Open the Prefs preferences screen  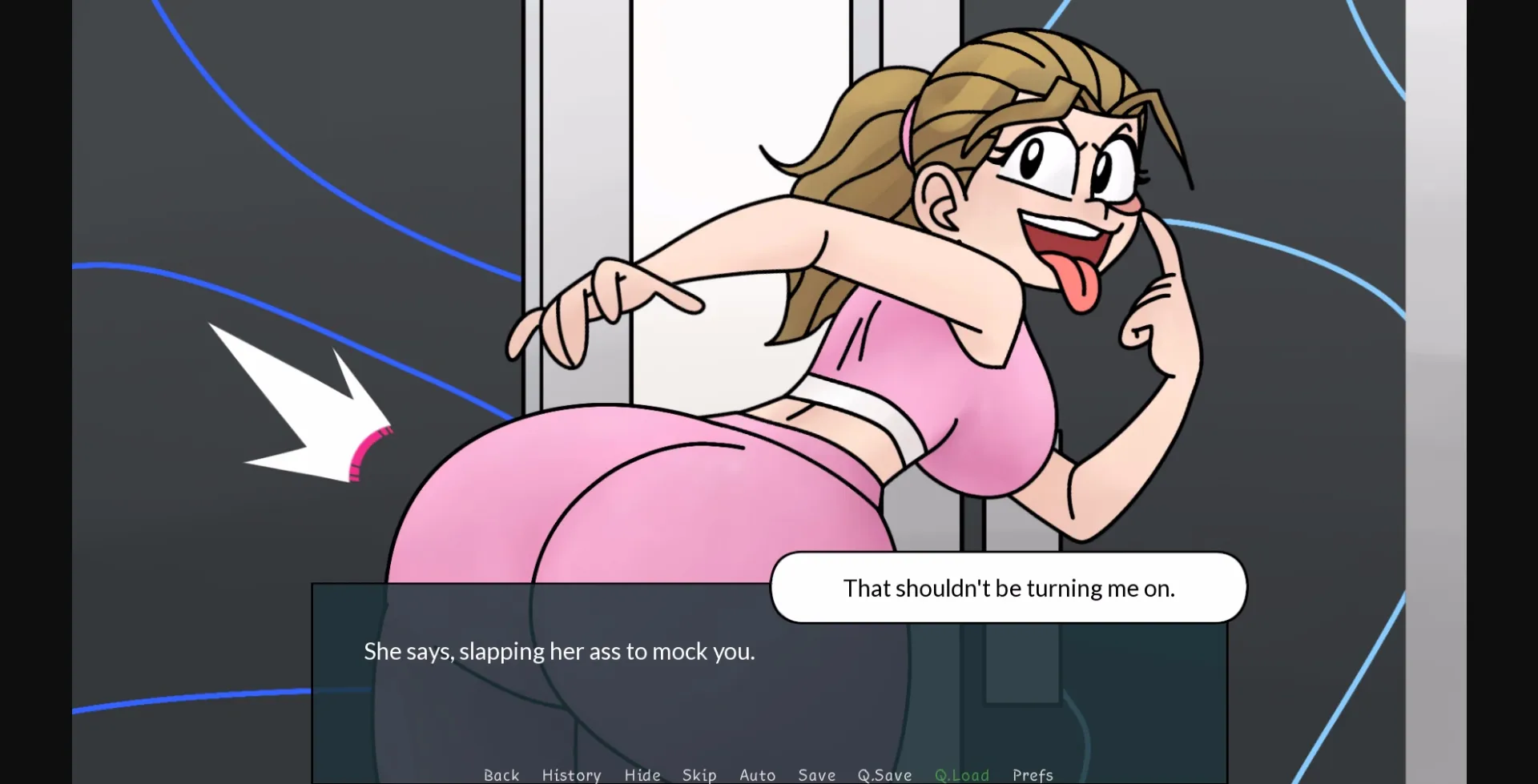[1032, 774]
